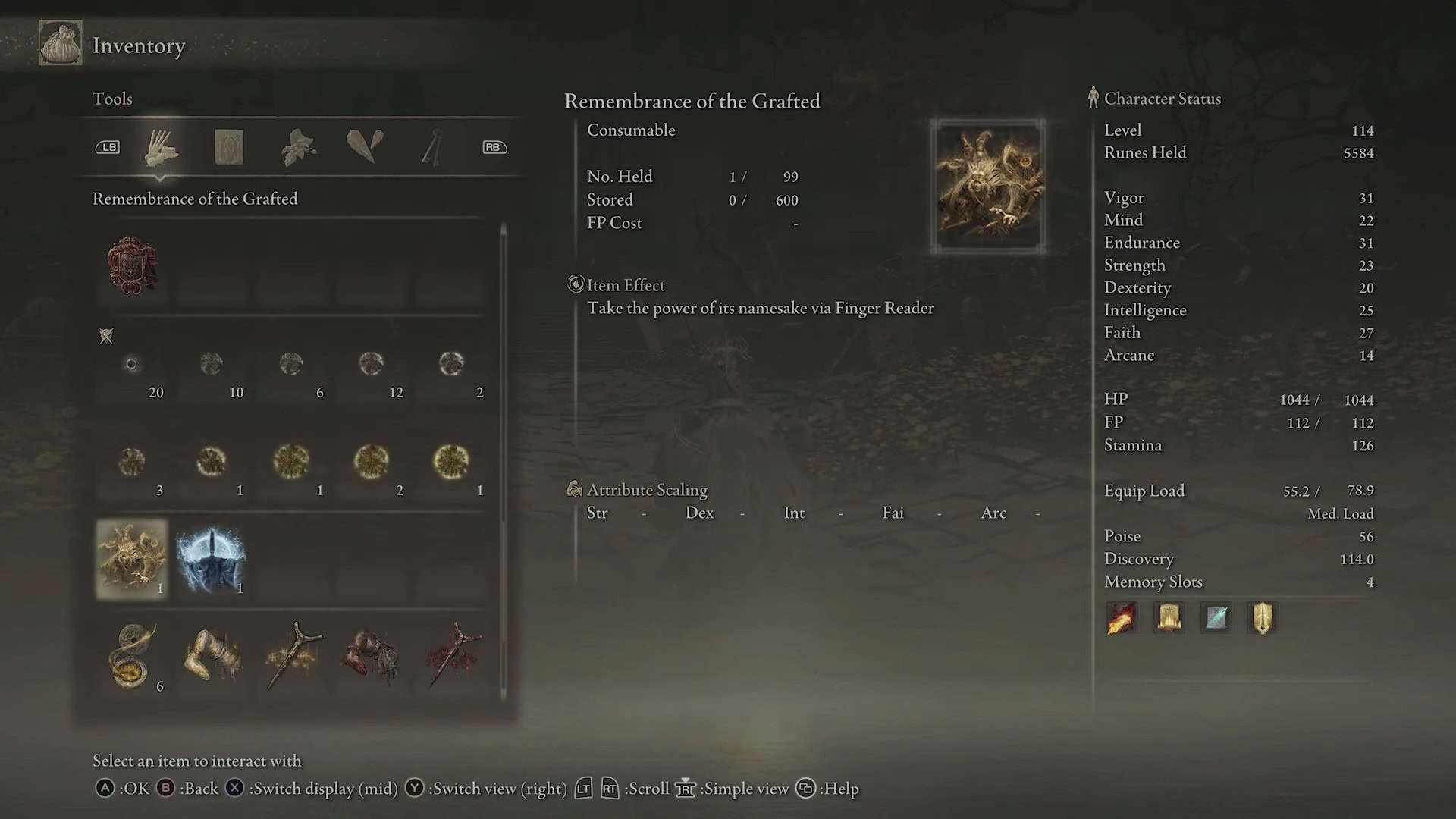Select Remembrance of the Grafted slot
This screenshot has height=819, width=1456.
(132, 560)
